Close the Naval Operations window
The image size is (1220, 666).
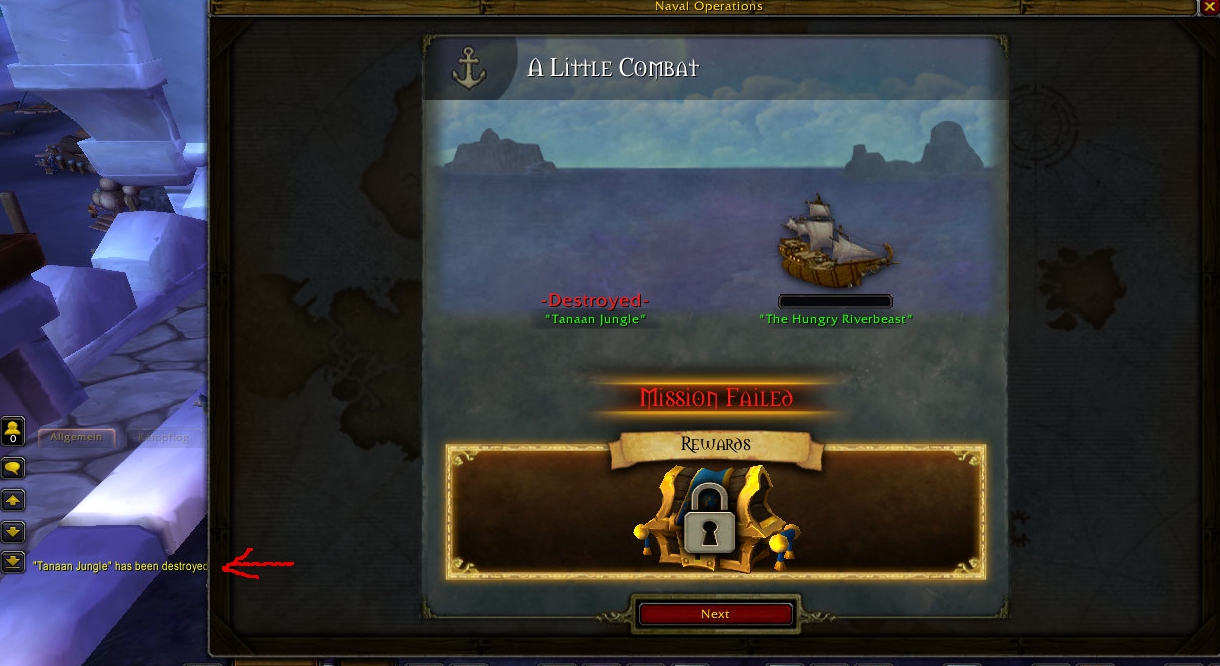(1209, 7)
